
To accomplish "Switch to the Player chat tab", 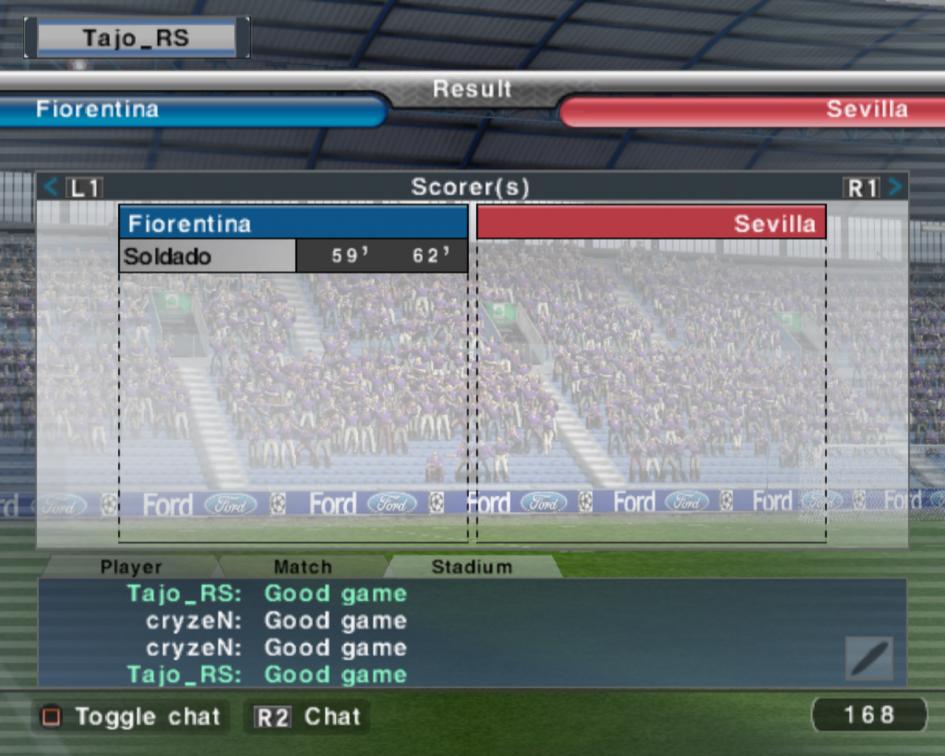I will pyautogui.click(x=131, y=567).
